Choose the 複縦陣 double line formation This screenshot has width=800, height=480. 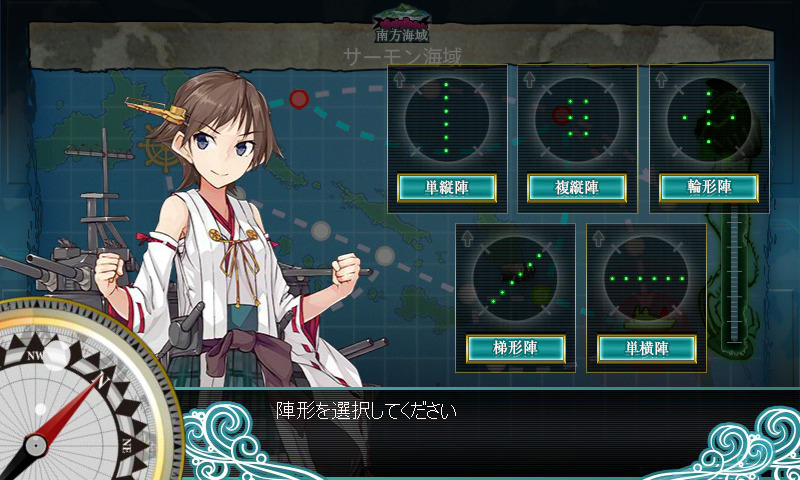coord(577,187)
